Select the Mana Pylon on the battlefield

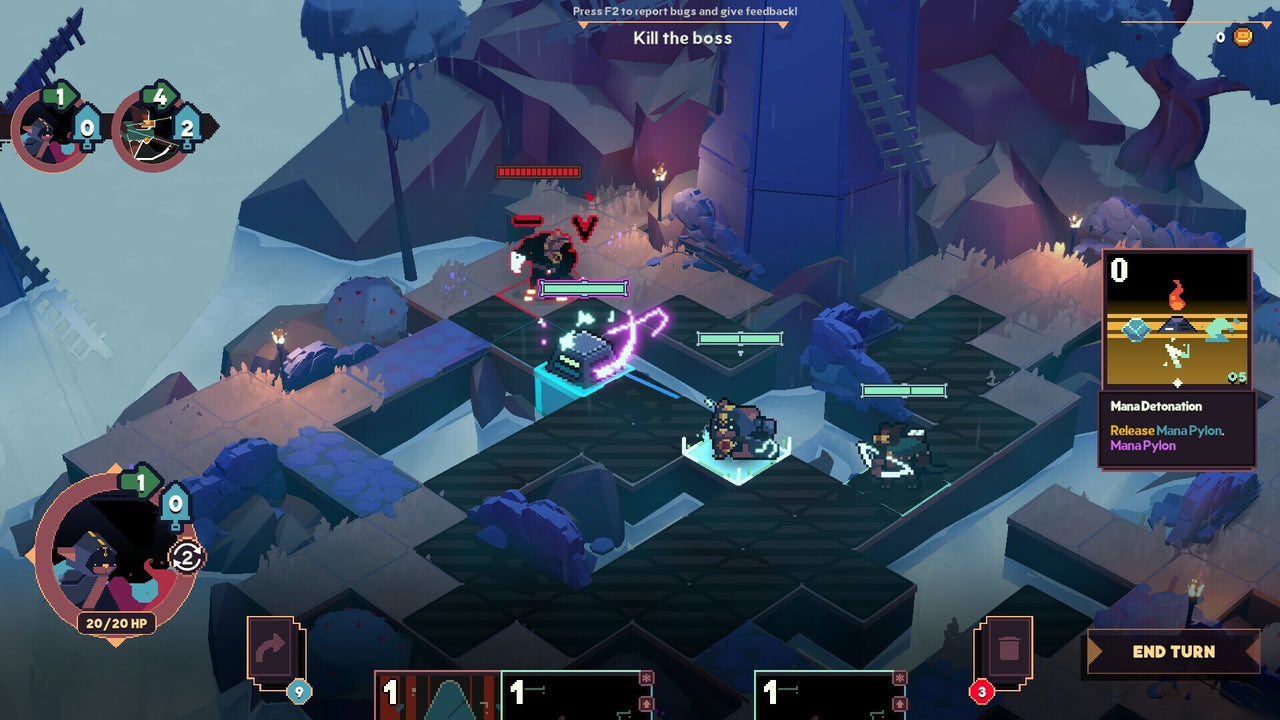(583, 355)
